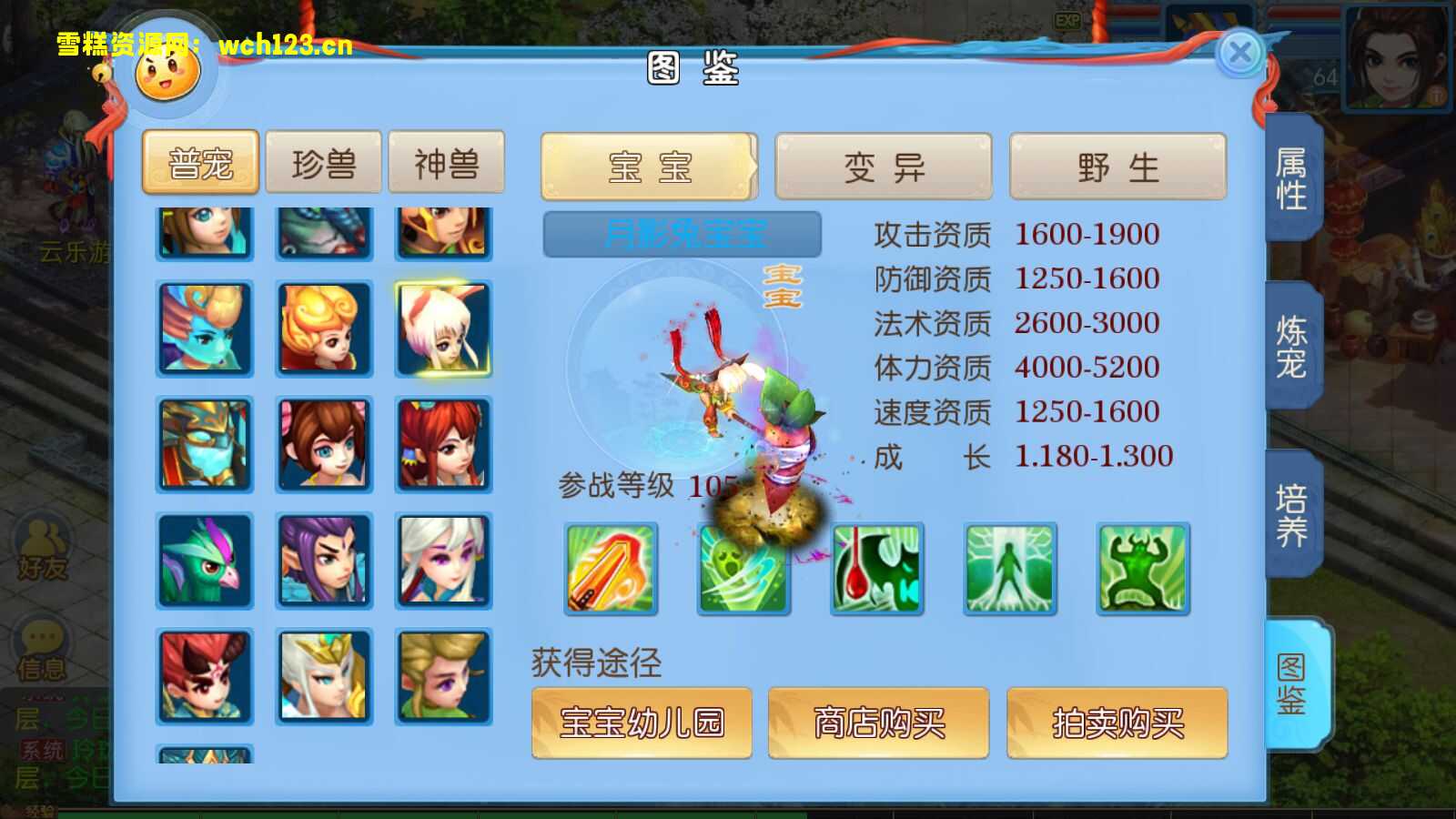This screenshot has height=819, width=1456.
Task: Select the flexing strength skill icon
Action: [x=1143, y=569]
